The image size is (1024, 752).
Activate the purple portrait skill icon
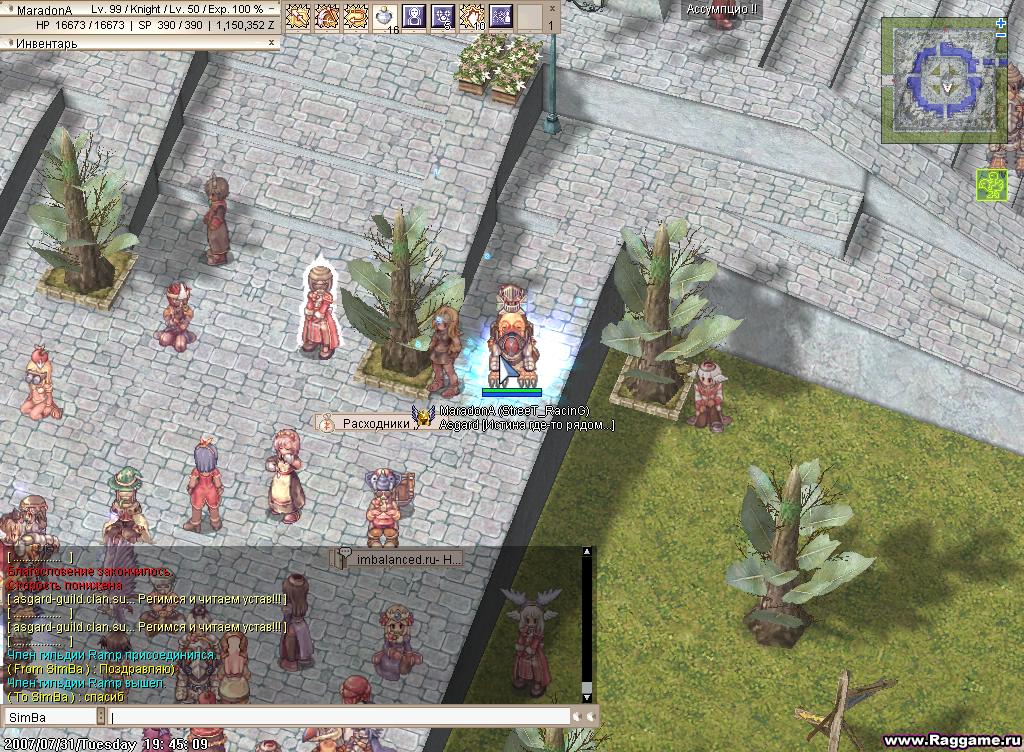click(x=413, y=16)
